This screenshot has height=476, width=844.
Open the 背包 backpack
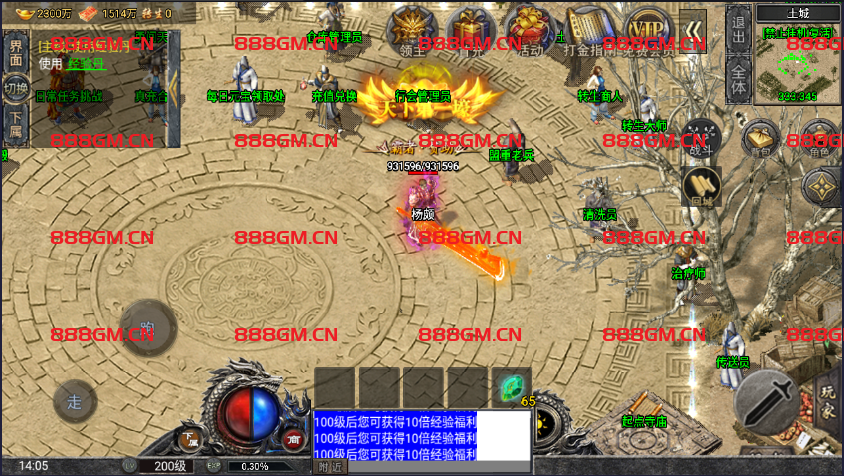(763, 139)
